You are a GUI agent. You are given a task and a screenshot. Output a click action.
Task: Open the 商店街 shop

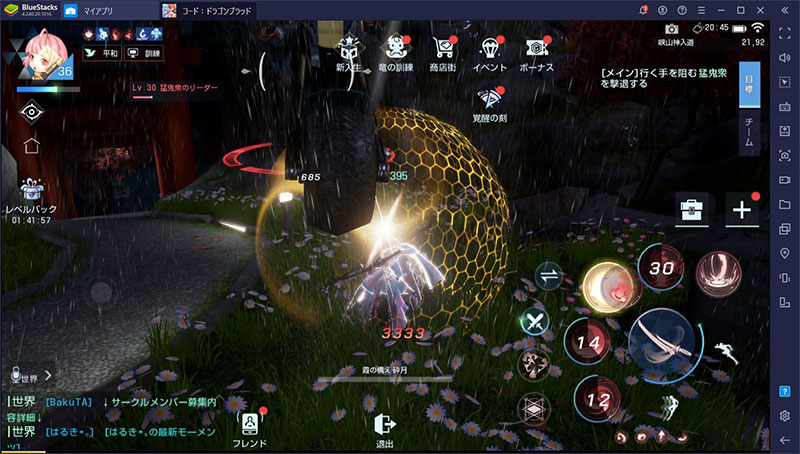(441, 50)
